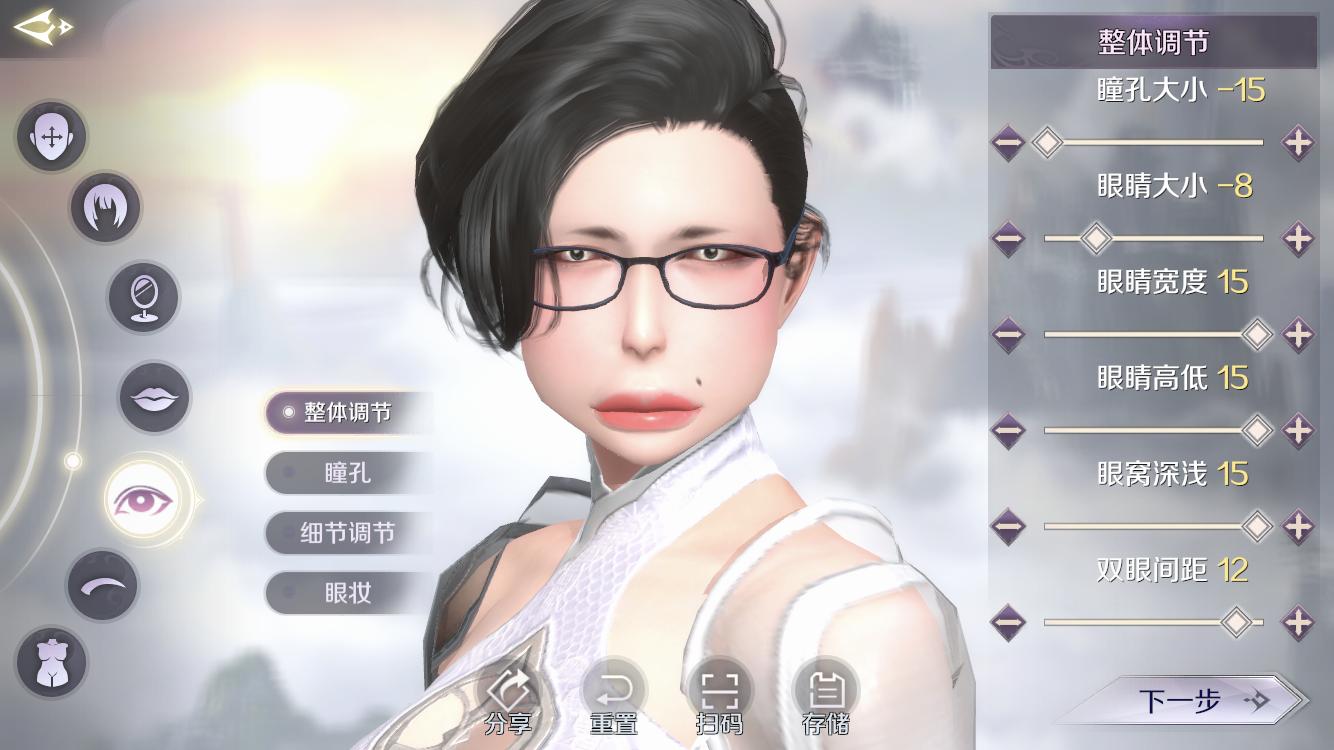
Task: Open the body shape customization icon
Action: [51, 663]
